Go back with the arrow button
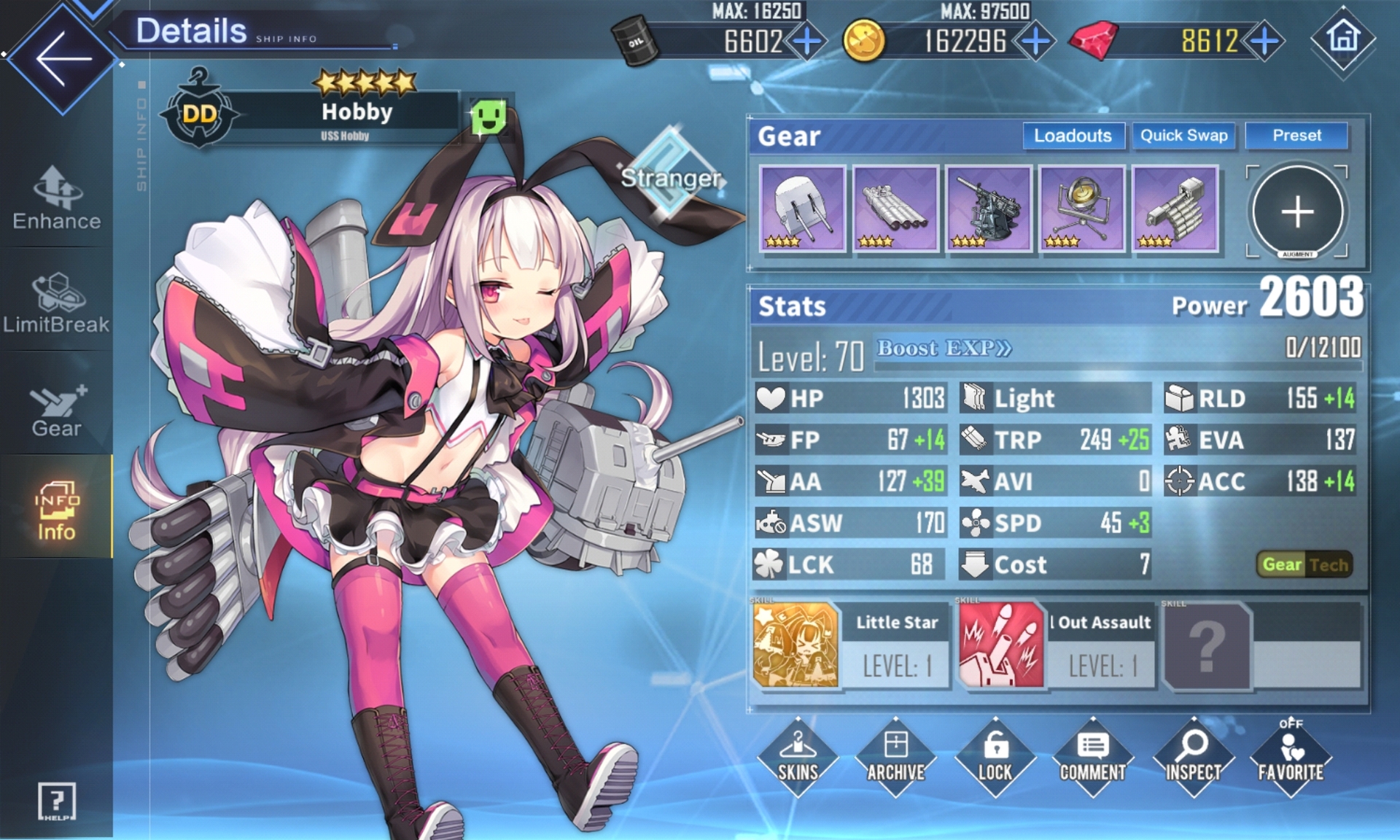 tap(63, 58)
